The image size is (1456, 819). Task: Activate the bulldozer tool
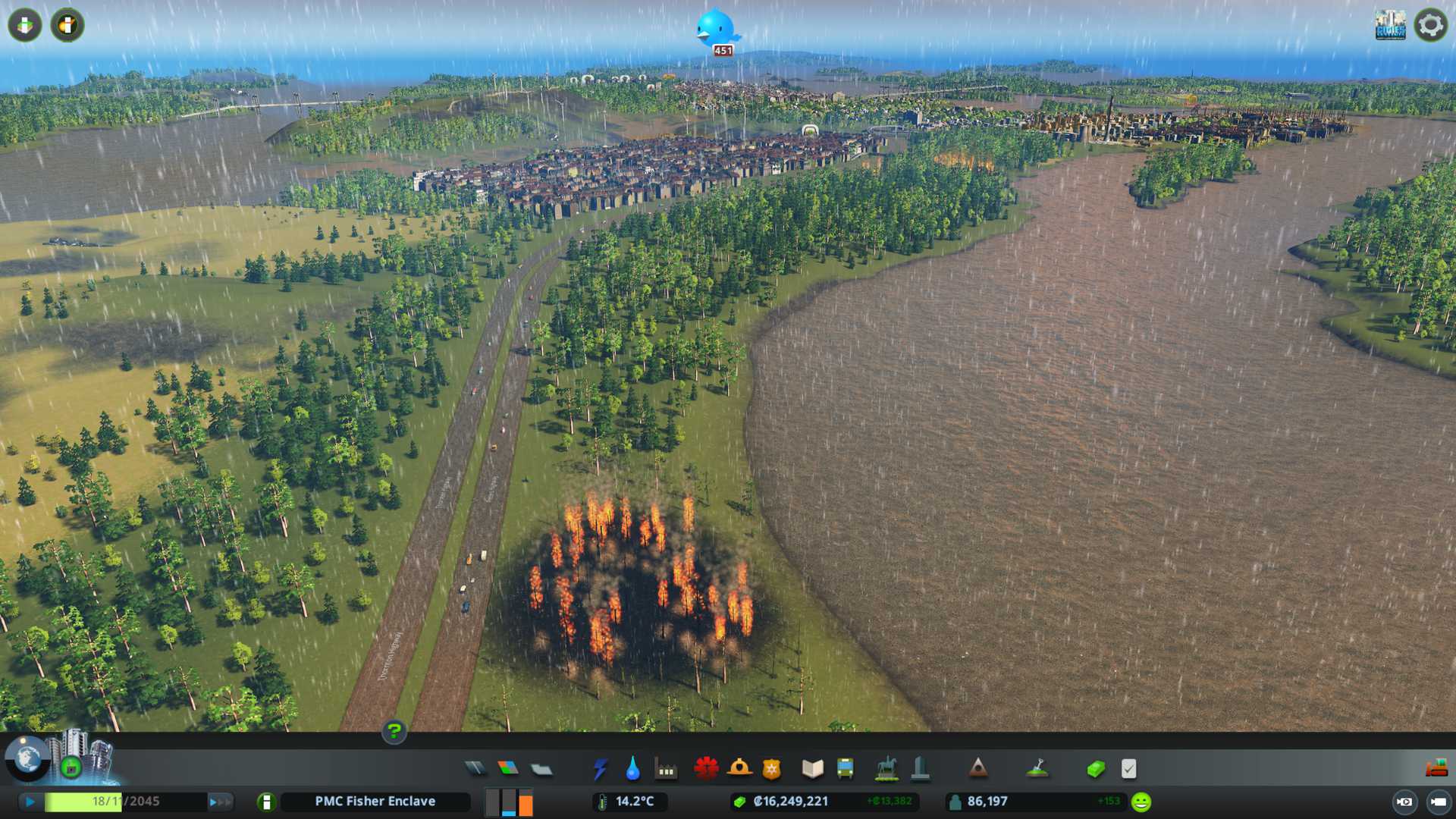pos(1436,769)
